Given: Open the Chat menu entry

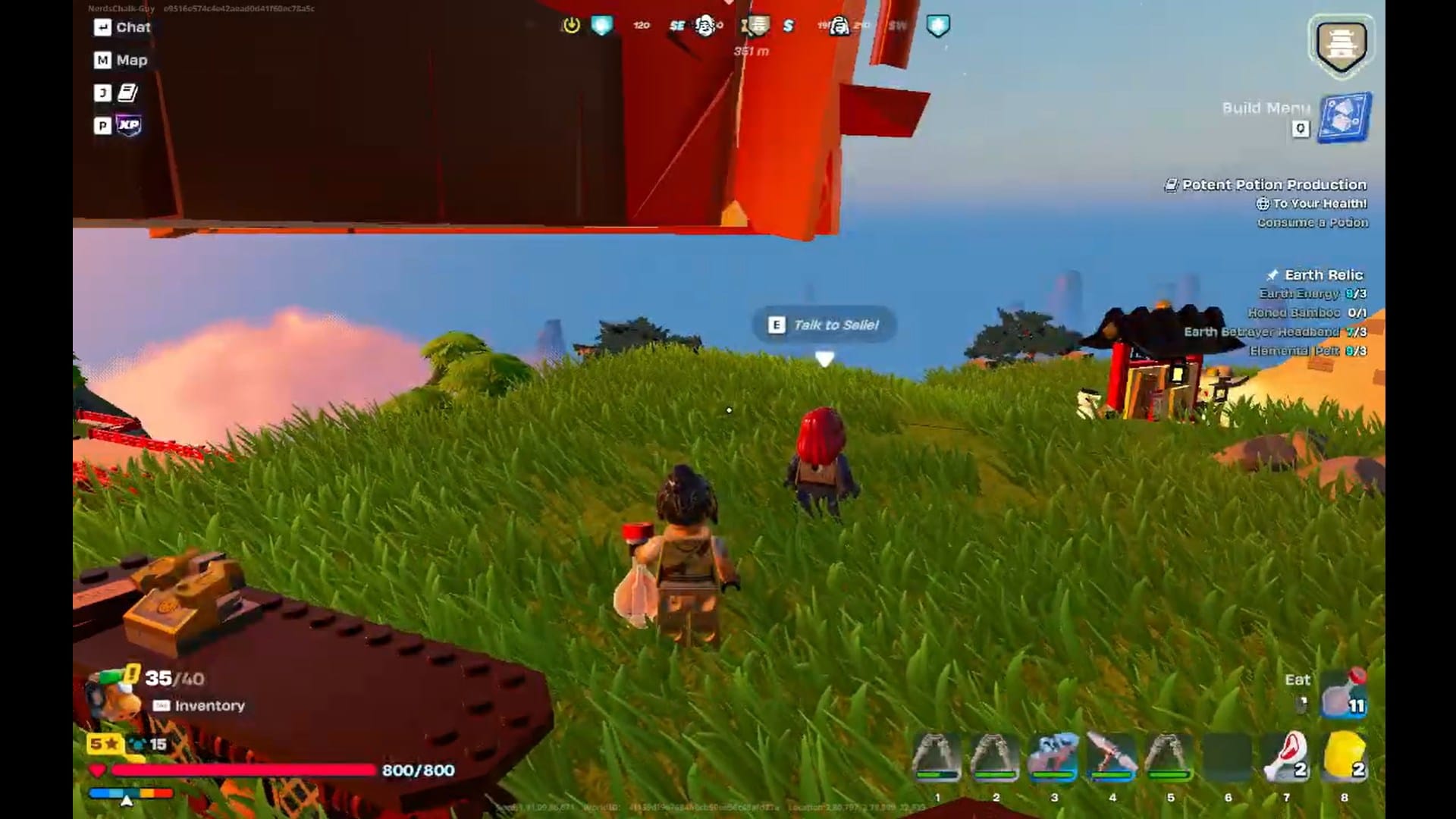Looking at the screenshot, I should point(123,27).
